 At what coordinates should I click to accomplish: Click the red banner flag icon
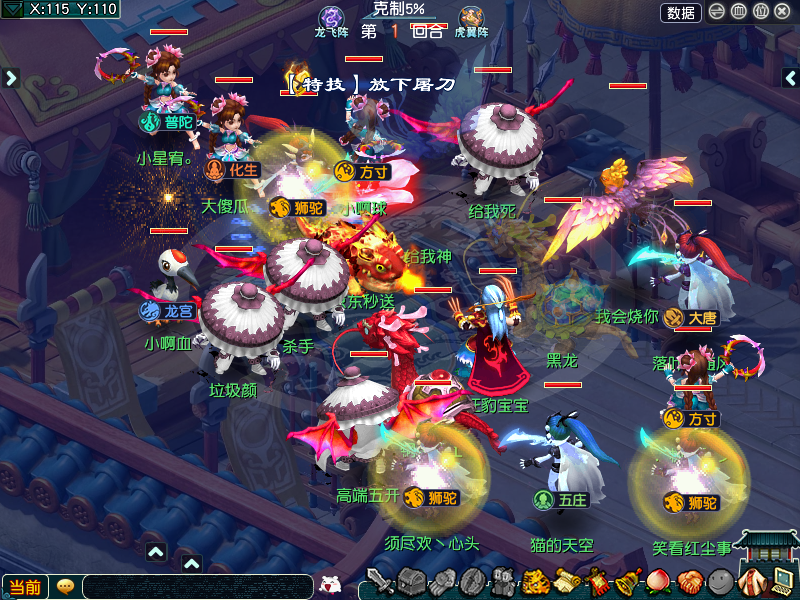tap(598, 581)
